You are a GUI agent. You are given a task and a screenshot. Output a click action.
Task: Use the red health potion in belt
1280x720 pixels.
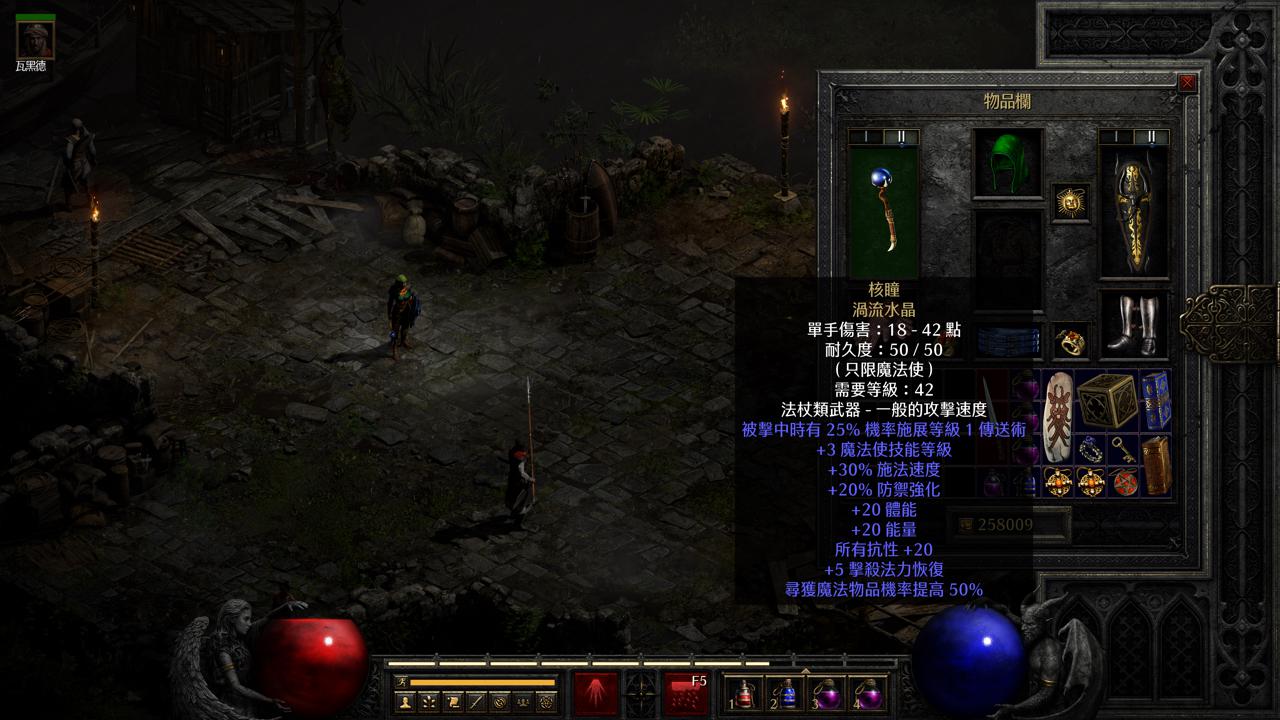coord(745,693)
